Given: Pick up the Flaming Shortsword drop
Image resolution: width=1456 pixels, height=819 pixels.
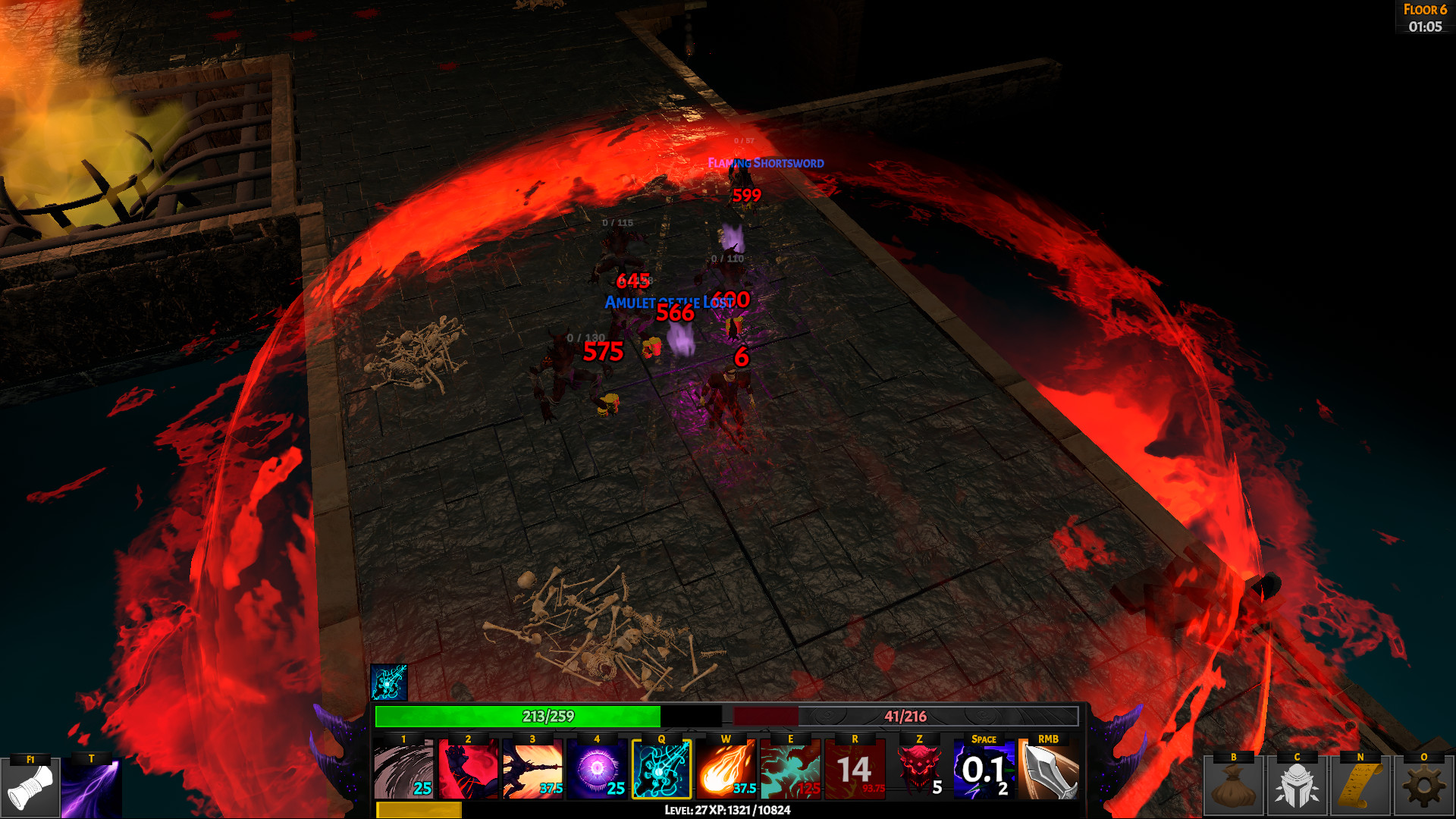Looking at the screenshot, I should (764, 162).
